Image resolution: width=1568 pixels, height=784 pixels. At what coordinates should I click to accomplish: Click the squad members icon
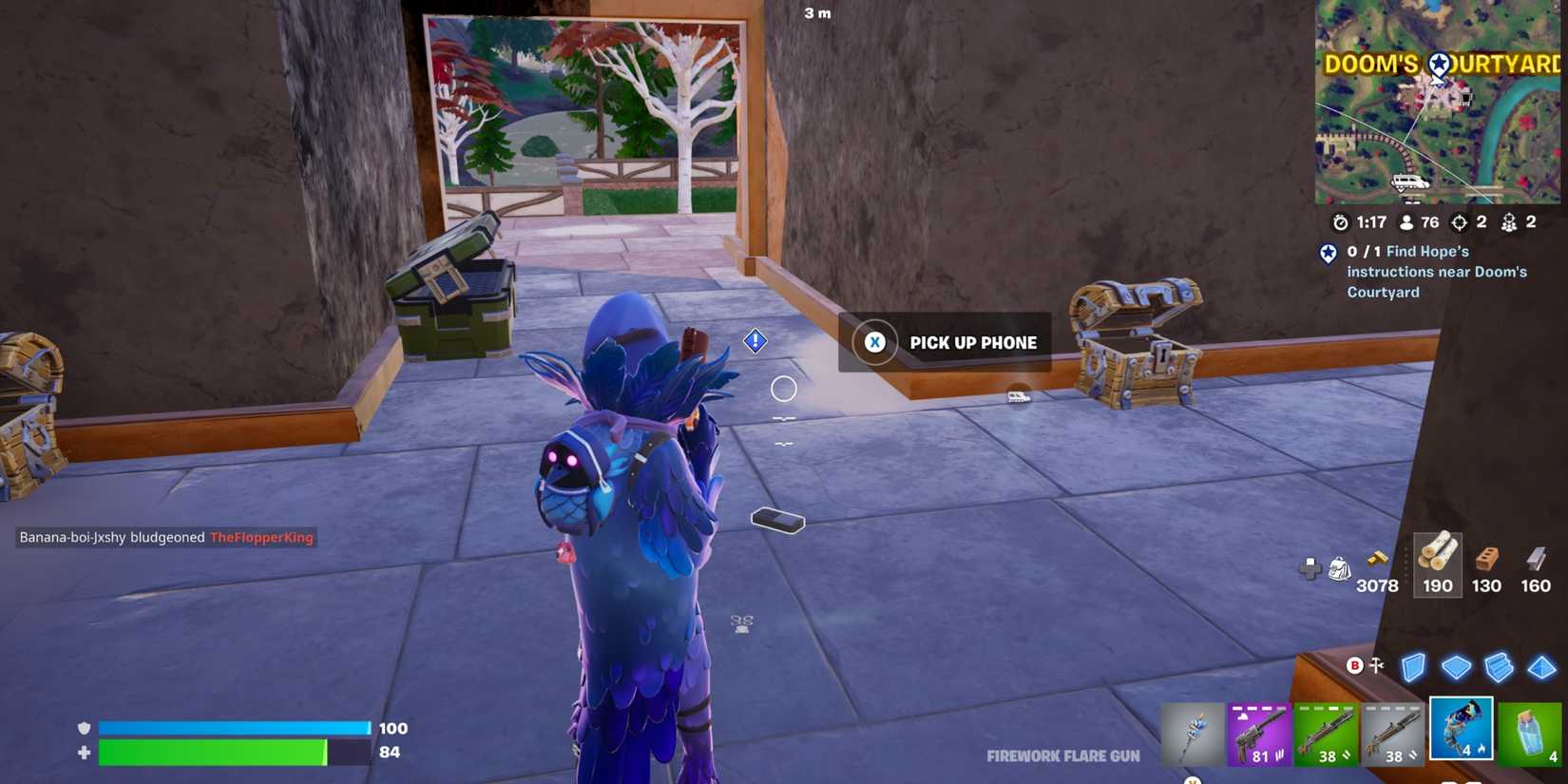[x=1511, y=222]
